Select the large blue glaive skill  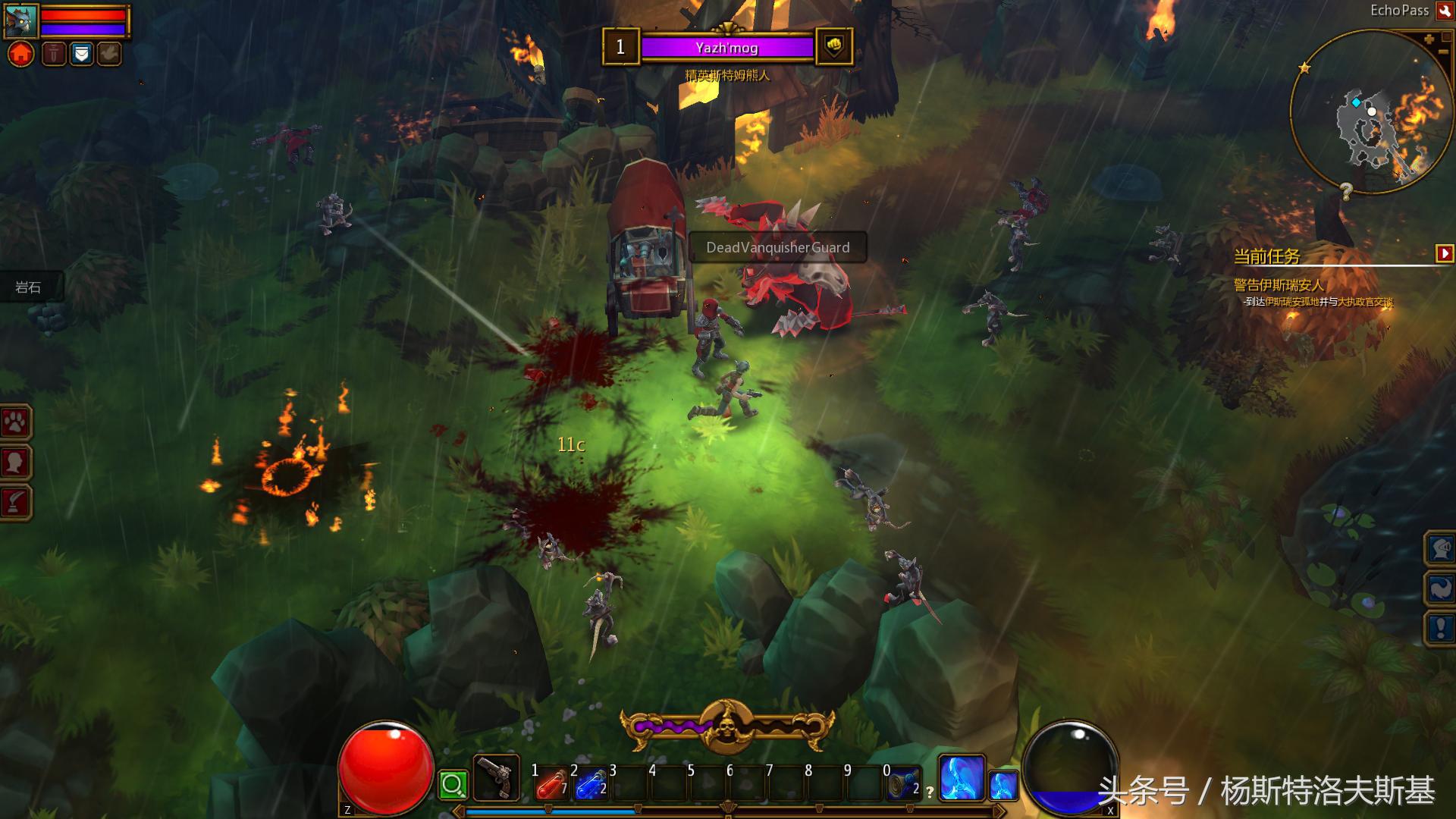[962, 779]
